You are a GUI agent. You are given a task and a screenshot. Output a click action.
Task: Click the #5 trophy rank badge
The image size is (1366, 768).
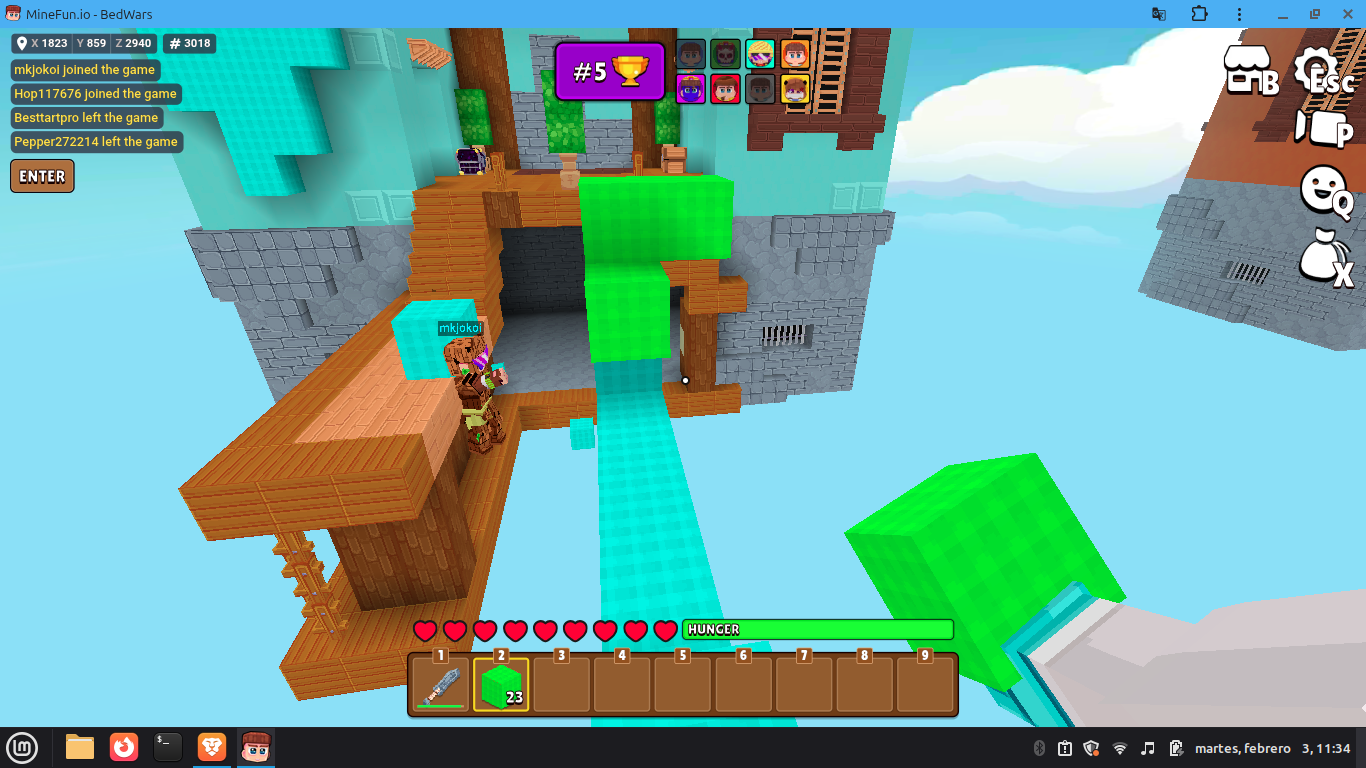610,71
